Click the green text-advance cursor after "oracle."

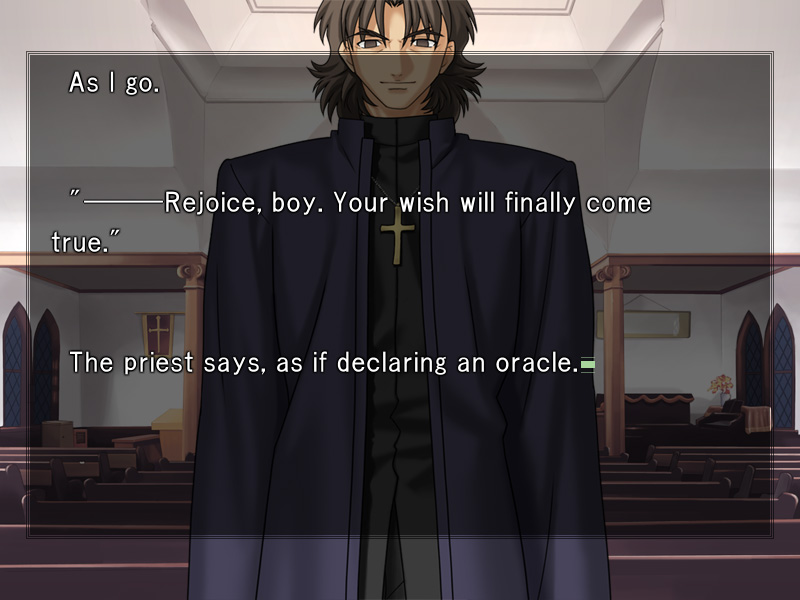pyautogui.click(x=588, y=366)
